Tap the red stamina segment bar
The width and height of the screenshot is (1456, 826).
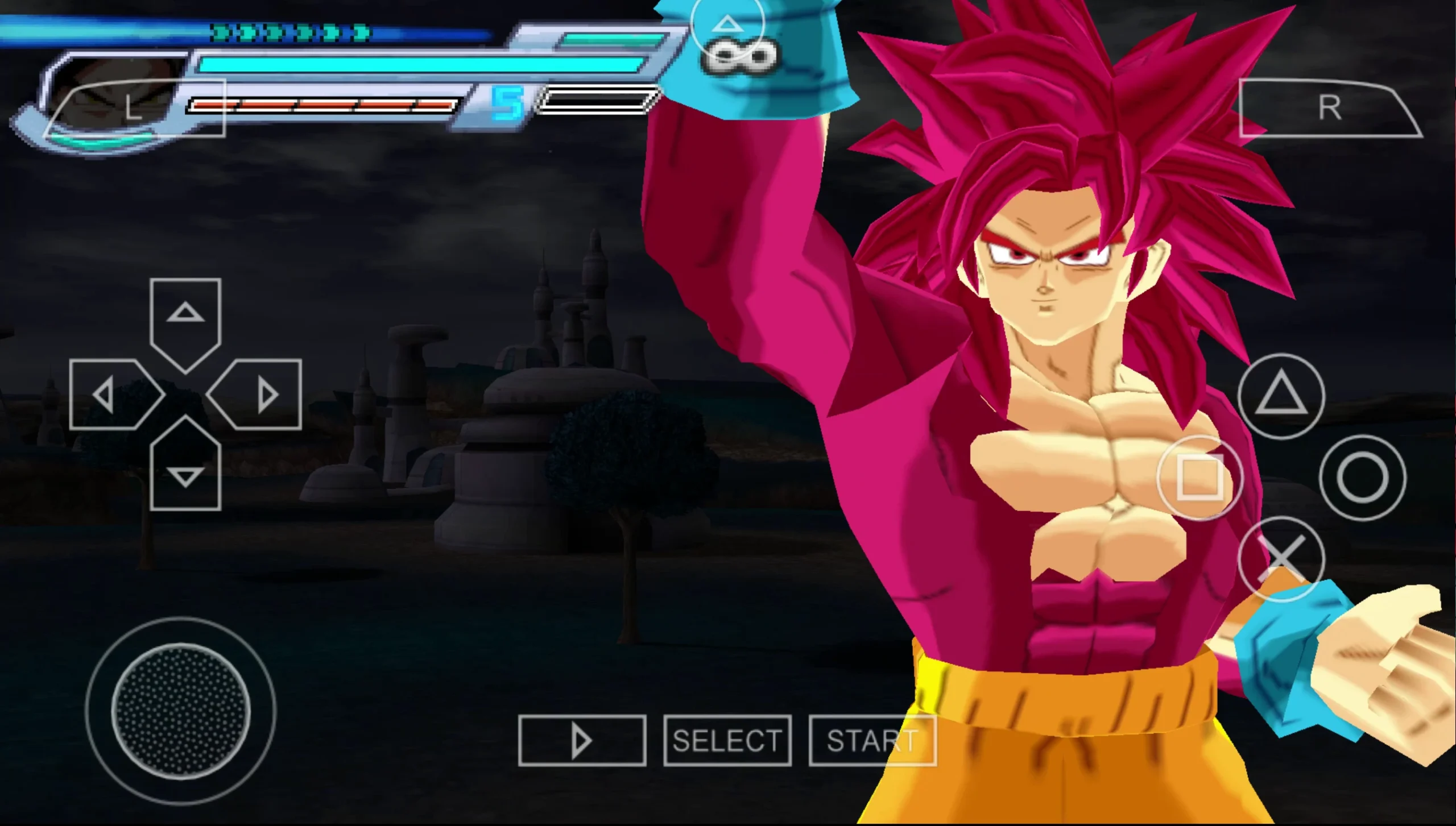pos(324,105)
